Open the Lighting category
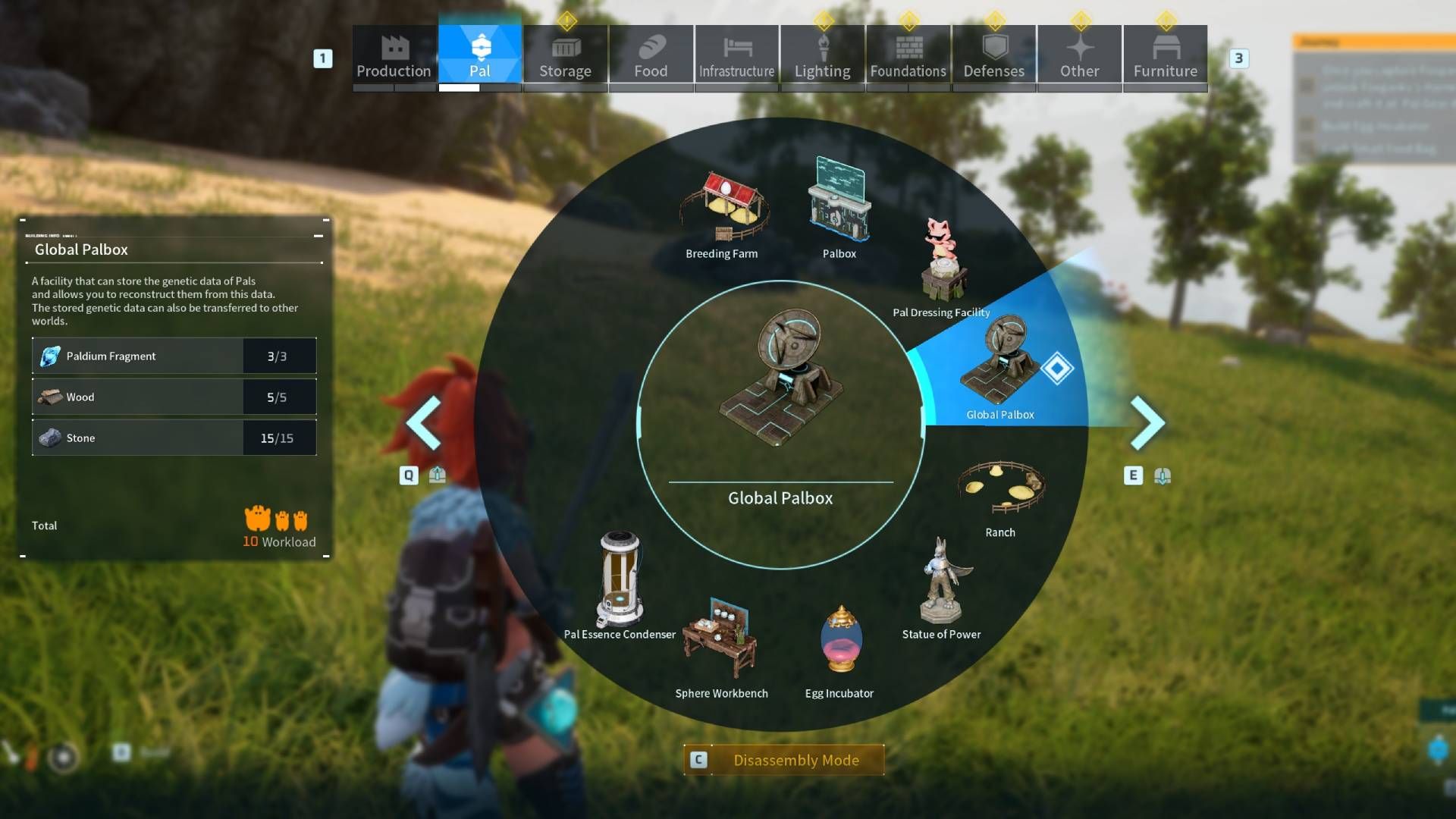 (x=822, y=56)
